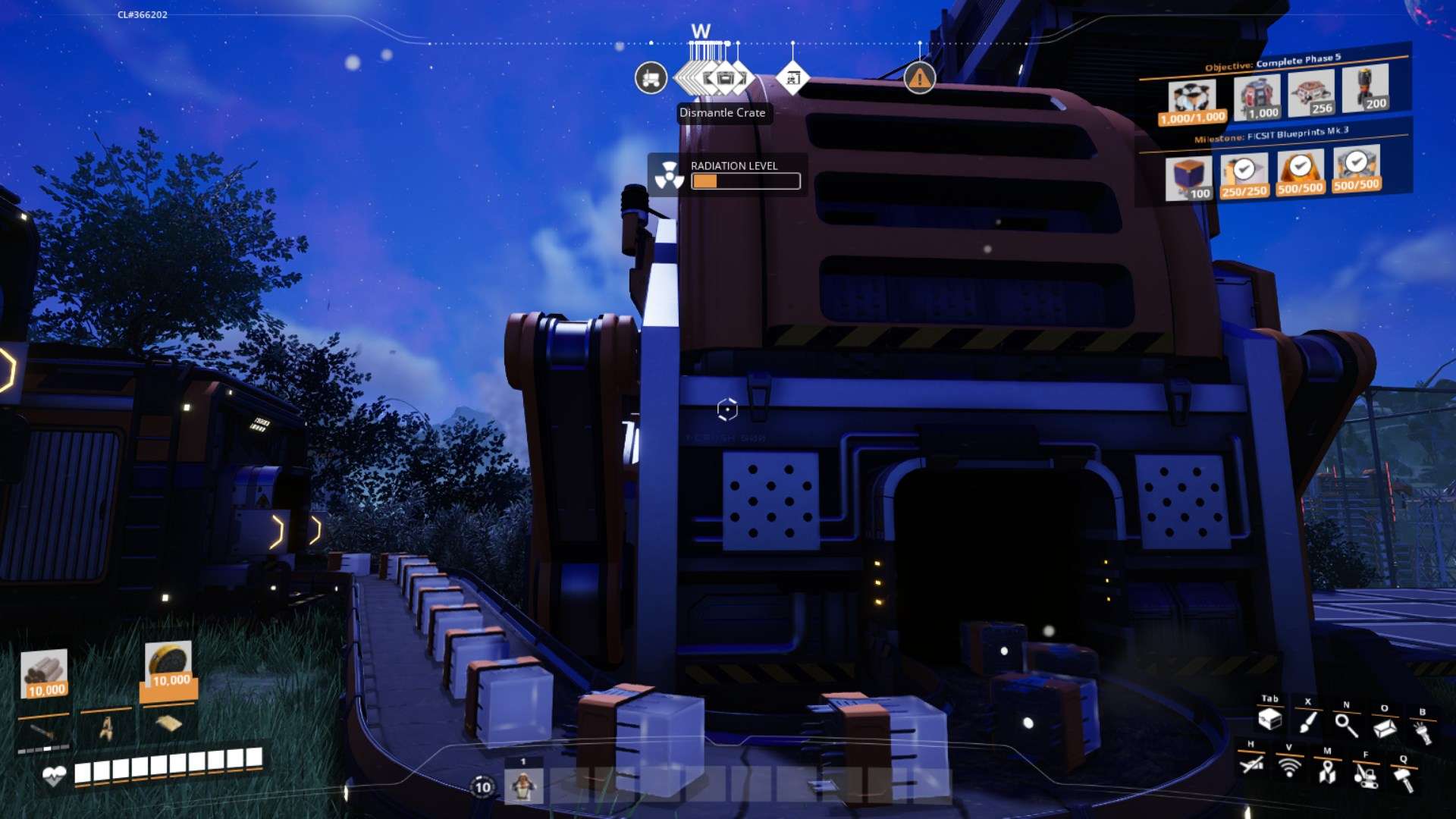Open the magnifying glass quick search
1456x819 pixels.
(x=1346, y=725)
